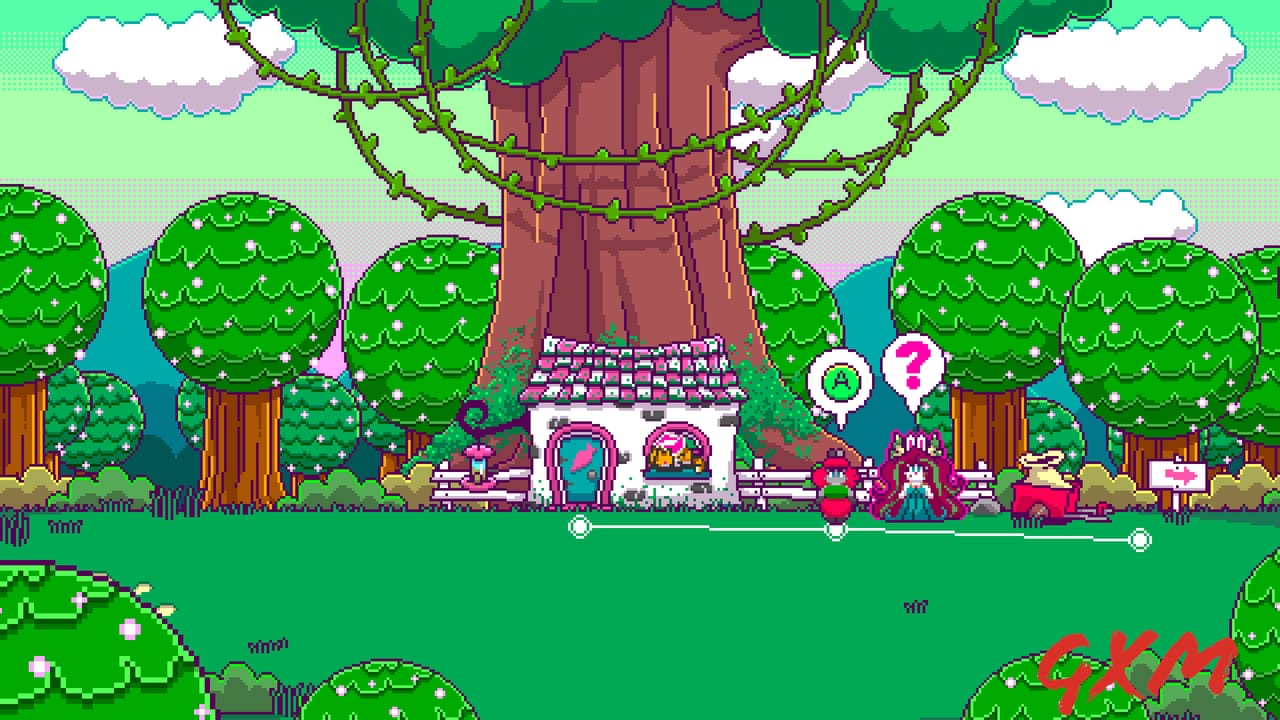Select the small mushroom character by the fence
1280x720 pixels.
point(837,487)
